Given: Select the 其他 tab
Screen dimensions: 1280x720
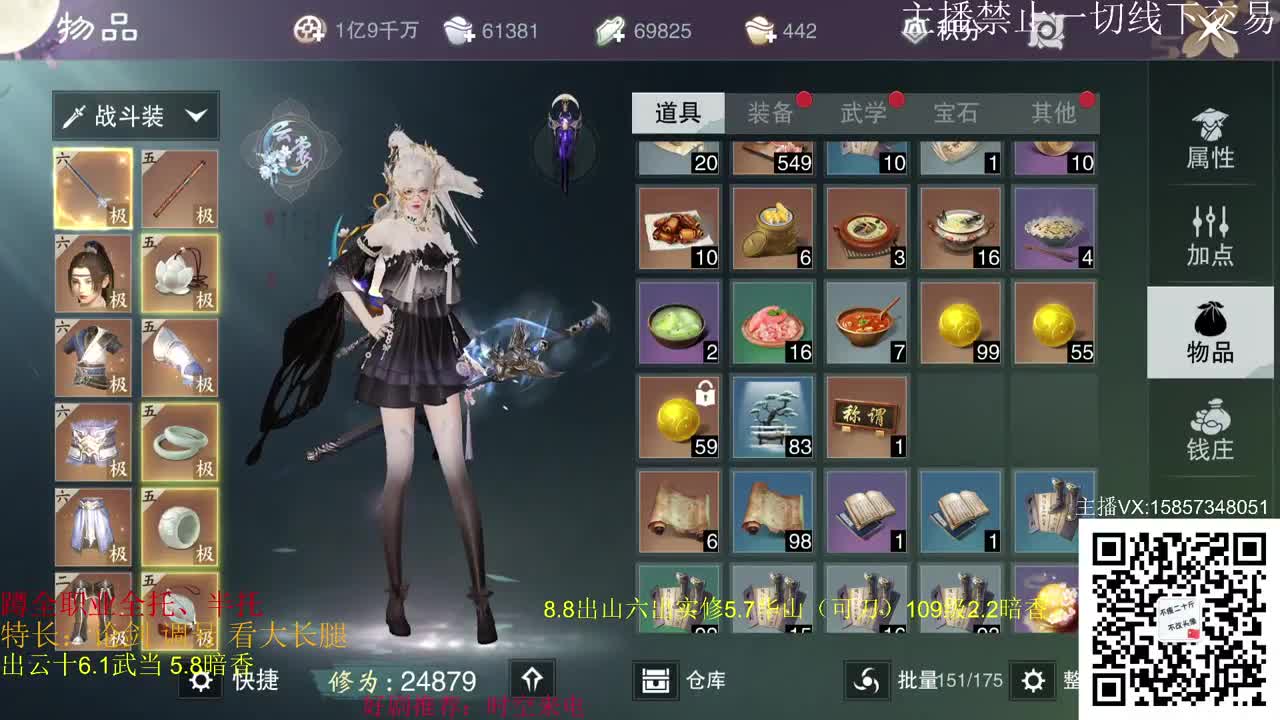Looking at the screenshot, I should click(1056, 113).
